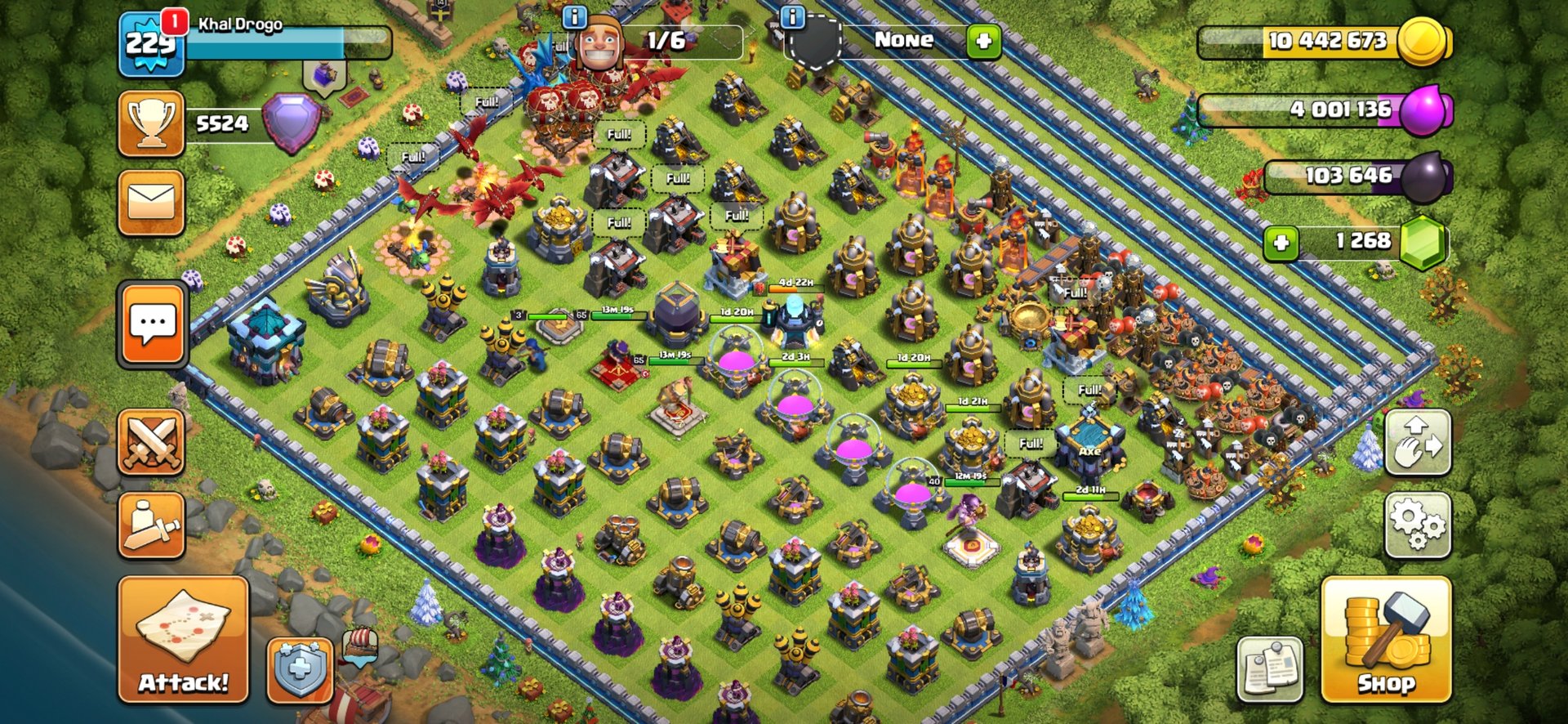This screenshot has height=724, width=1568.
Task: Show builder info icon
Action: click(x=575, y=16)
